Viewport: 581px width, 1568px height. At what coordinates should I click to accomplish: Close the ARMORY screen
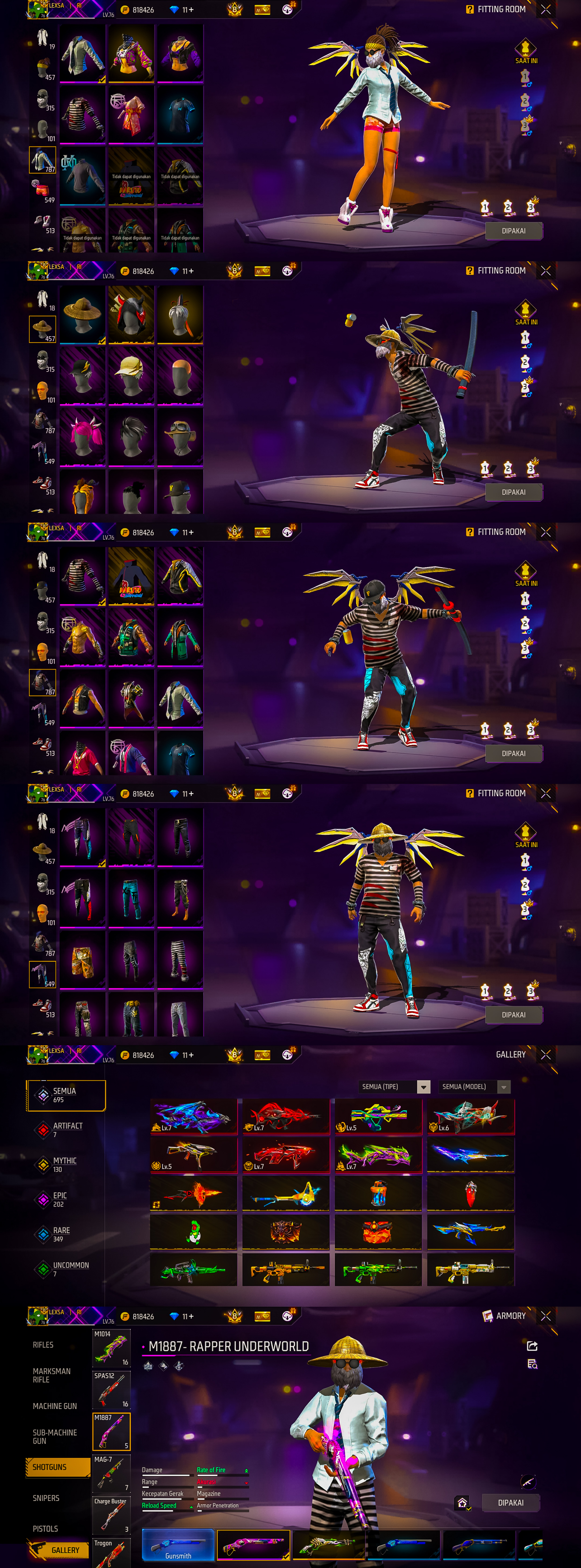pyautogui.click(x=546, y=1316)
